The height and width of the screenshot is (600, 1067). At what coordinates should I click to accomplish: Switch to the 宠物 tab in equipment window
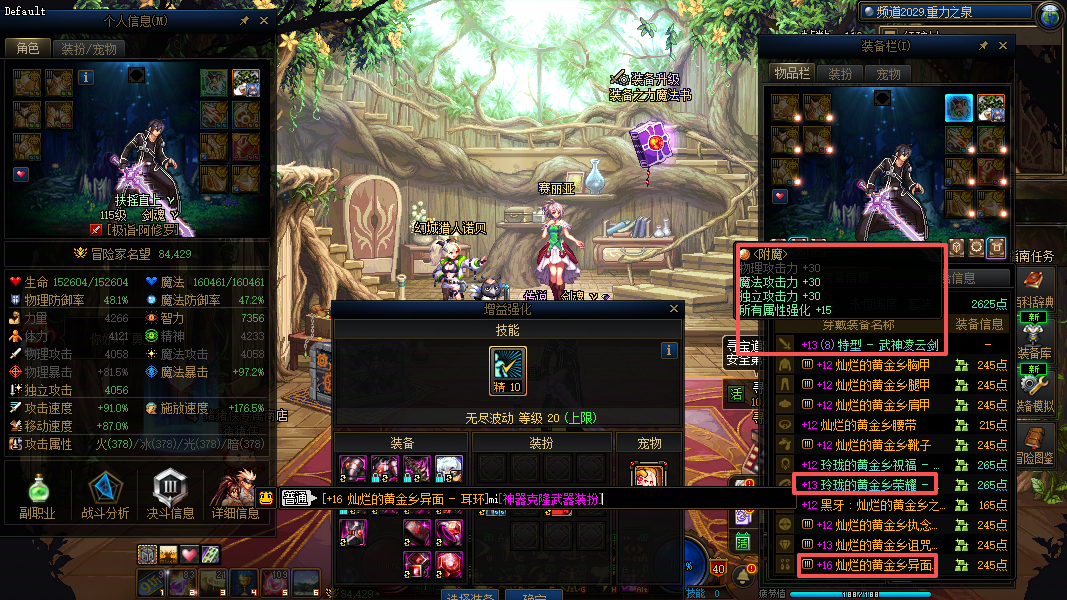[888, 74]
